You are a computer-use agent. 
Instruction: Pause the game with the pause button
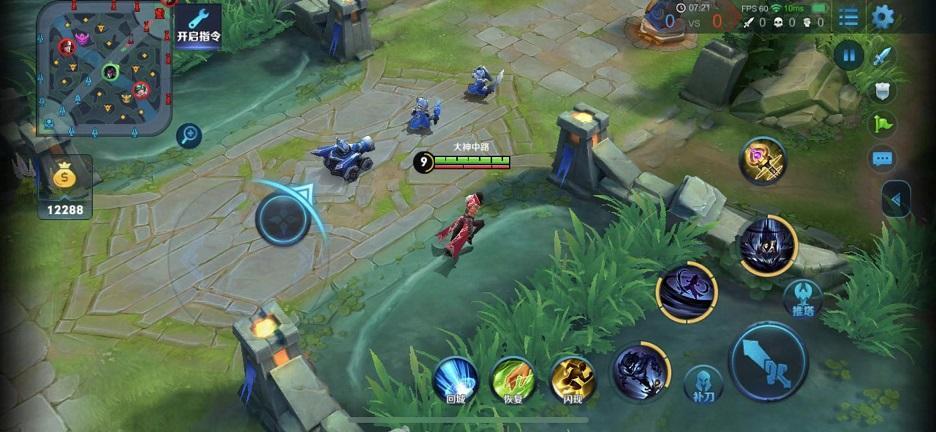tap(849, 55)
